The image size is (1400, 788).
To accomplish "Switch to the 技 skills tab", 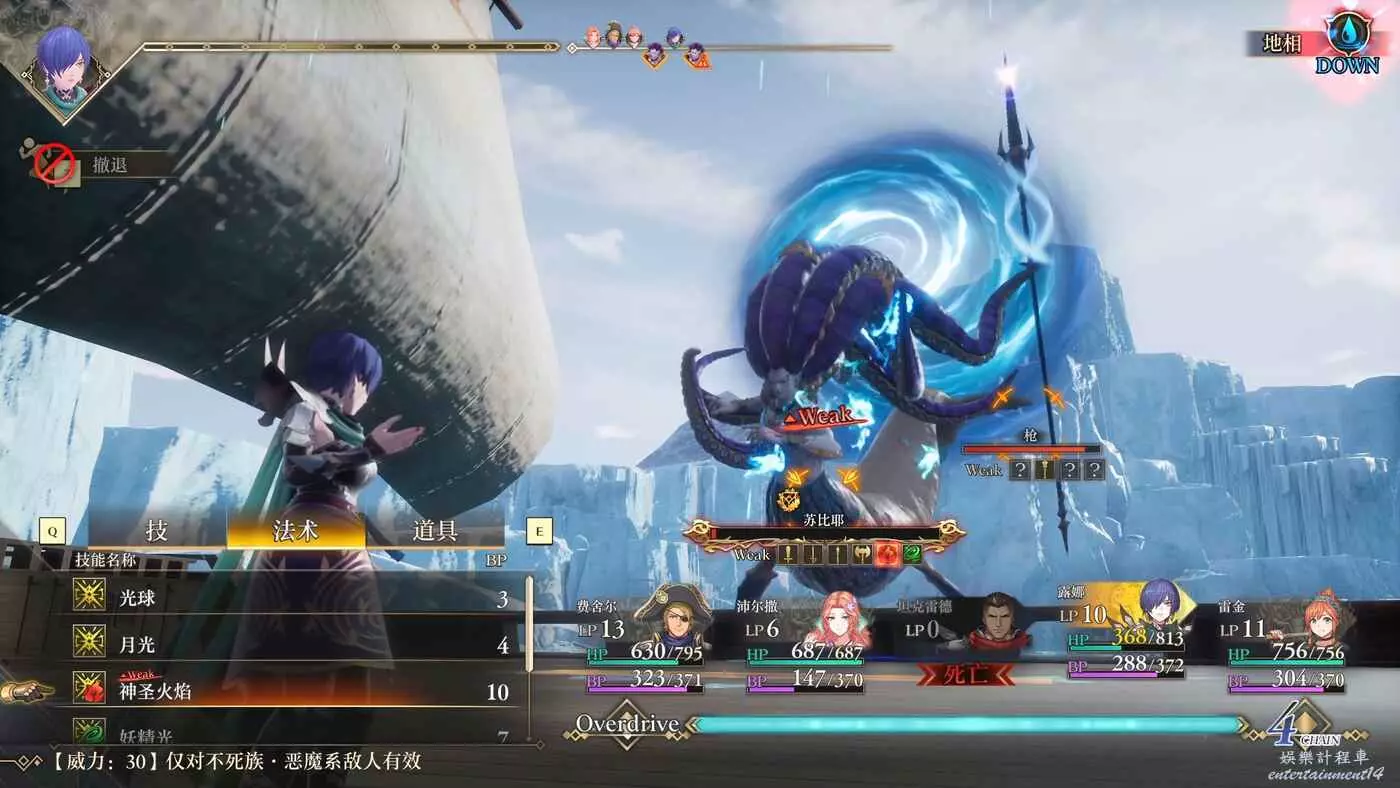I will (157, 531).
